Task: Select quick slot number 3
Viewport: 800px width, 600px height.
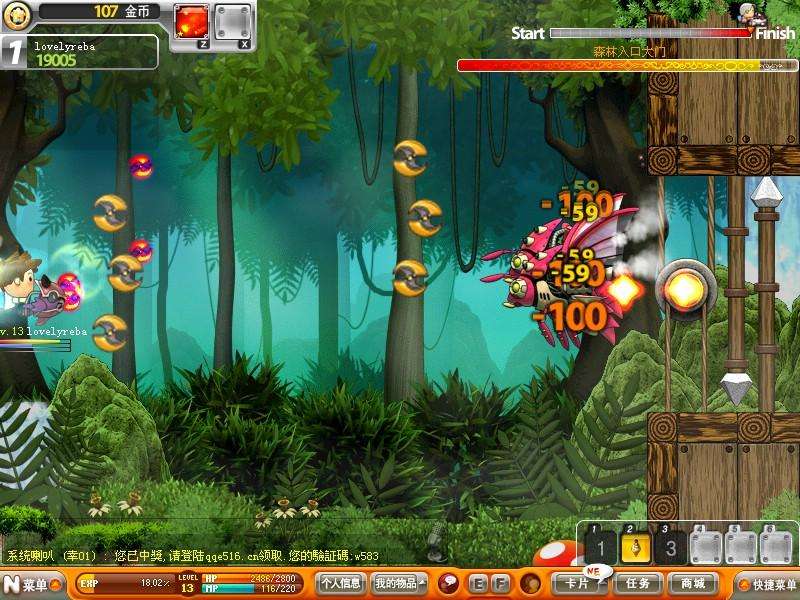Action: click(x=670, y=546)
